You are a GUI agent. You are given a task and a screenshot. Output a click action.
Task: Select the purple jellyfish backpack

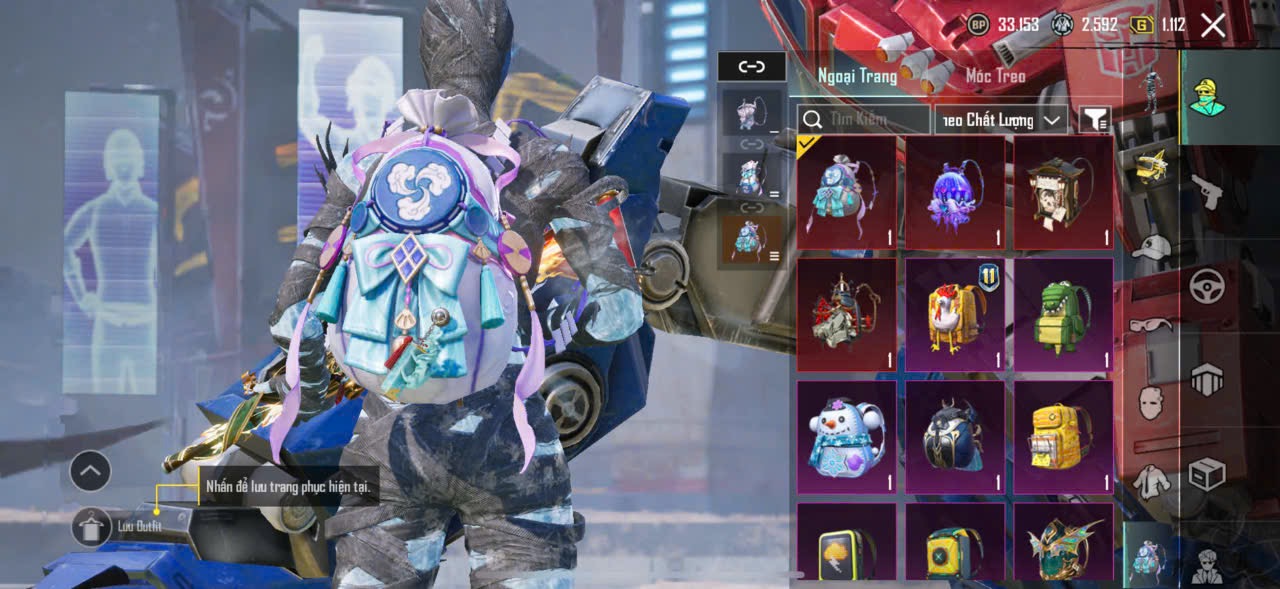tap(955, 192)
